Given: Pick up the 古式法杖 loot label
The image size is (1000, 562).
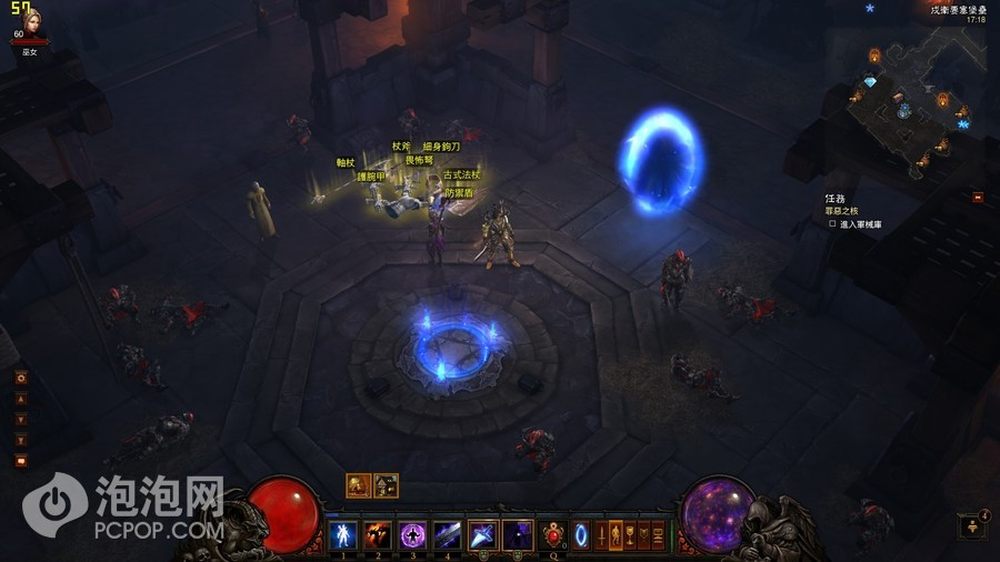Looking at the screenshot, I should pyautogui.click(x=461, y=175).
